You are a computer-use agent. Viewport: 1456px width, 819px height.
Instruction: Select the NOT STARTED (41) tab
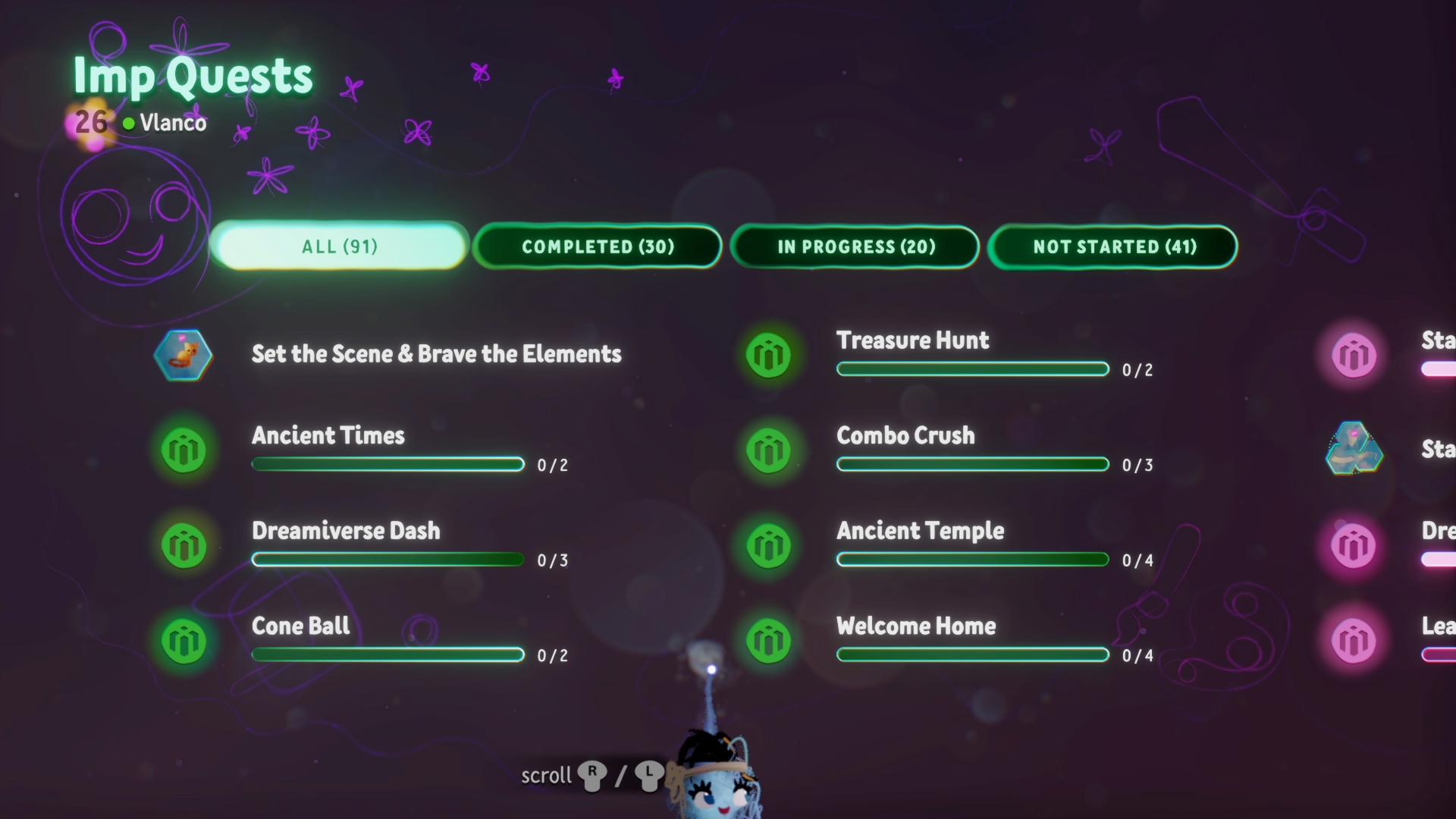pos(1113,246)
